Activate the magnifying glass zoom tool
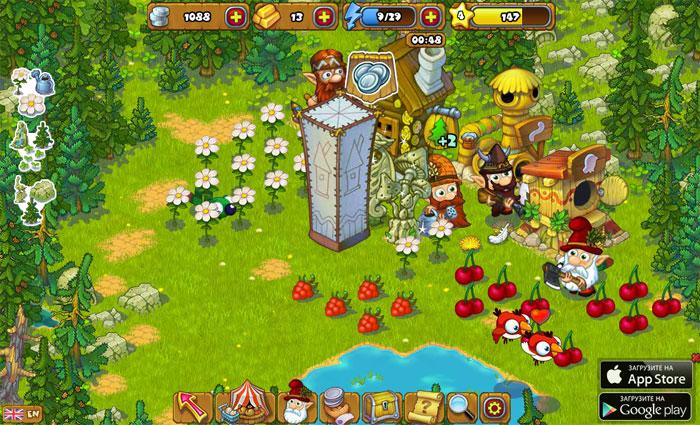The image size is (700, 425). coord(460,405)
